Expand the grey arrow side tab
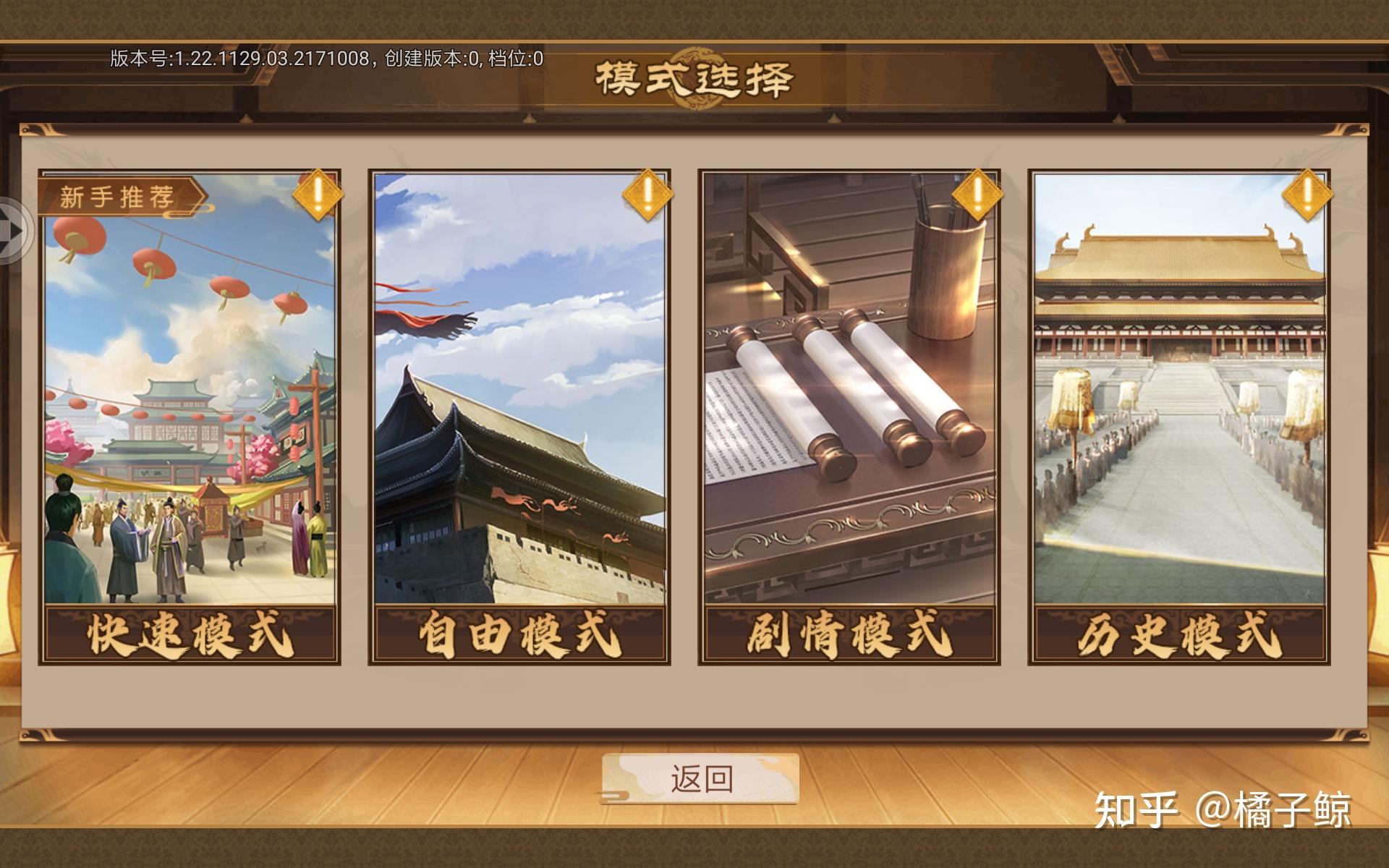This screenshot has height=868, width=1389. (13, 230)
